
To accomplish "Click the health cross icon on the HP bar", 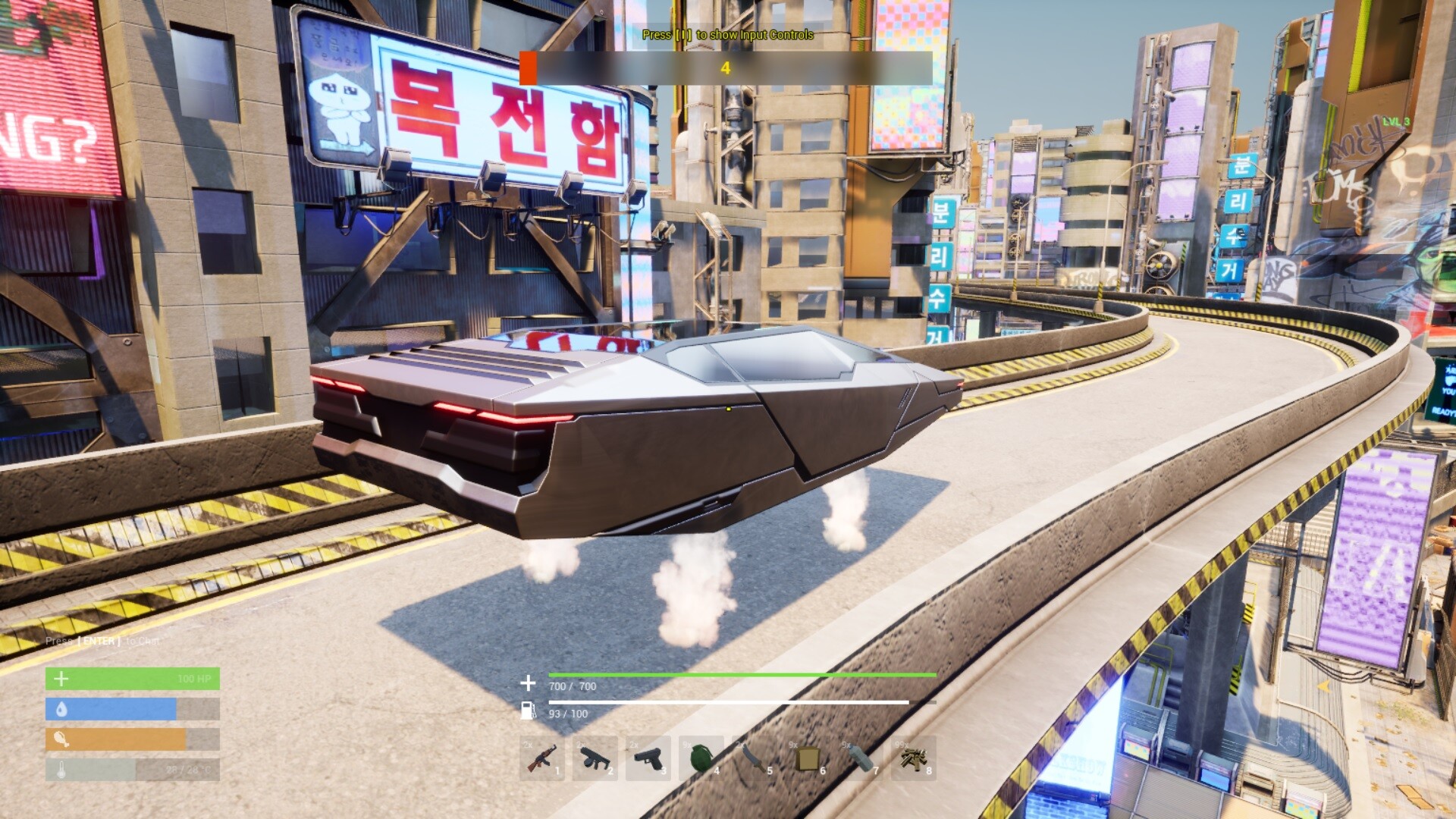I will (x=60, y=677).
